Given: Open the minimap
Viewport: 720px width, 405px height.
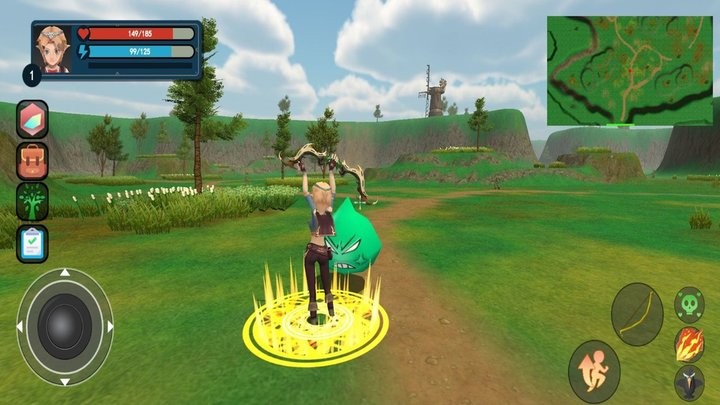Looking at the screenshot, I should [x=630, y=70].
